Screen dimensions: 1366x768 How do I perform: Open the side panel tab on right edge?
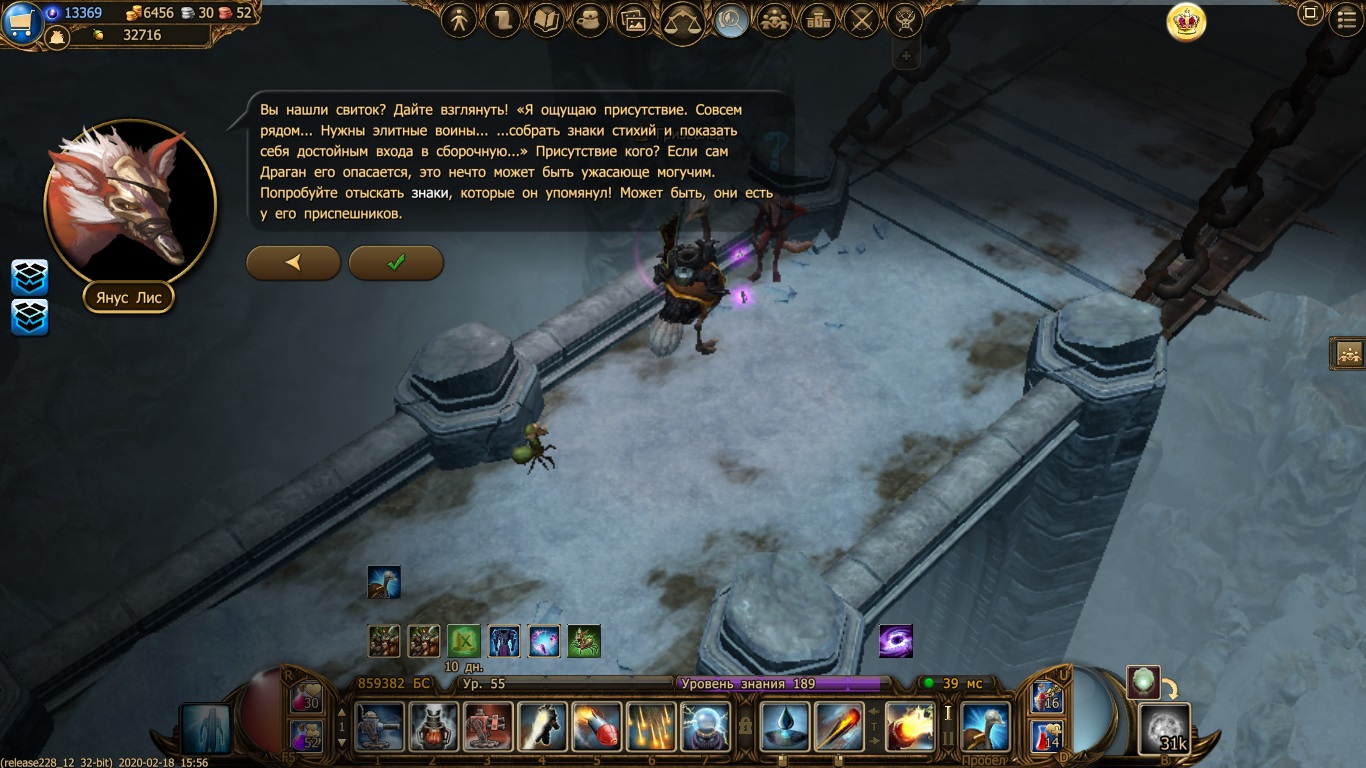[x=1348, y=353]
